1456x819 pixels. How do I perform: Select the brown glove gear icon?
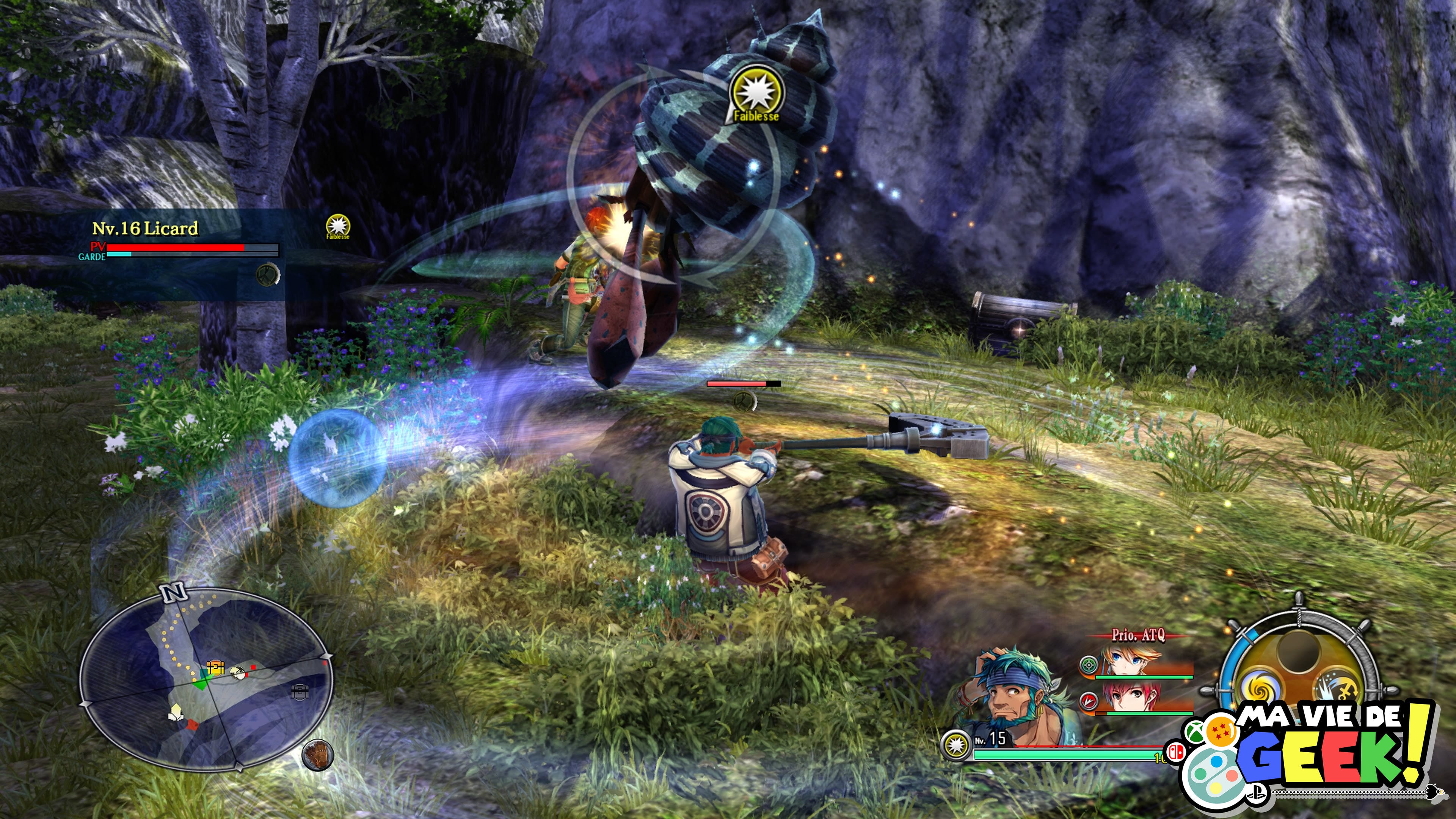coord(318,754)
